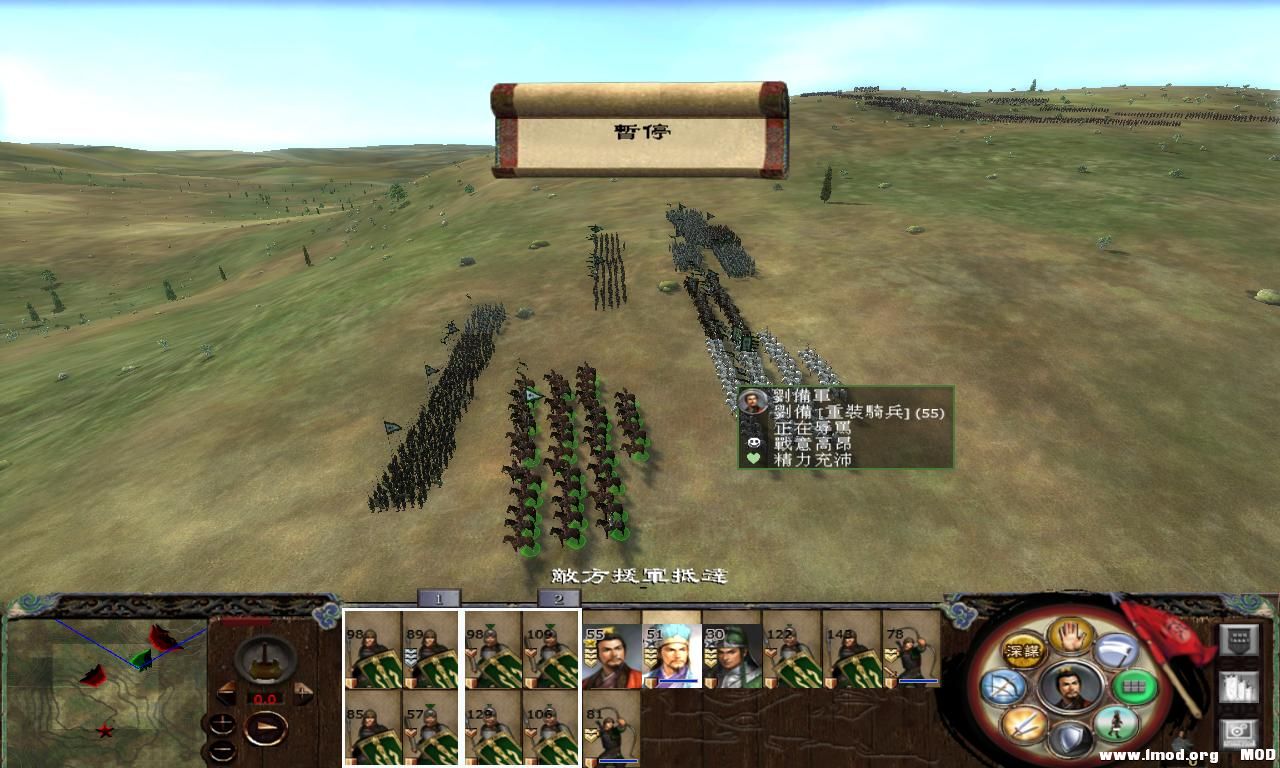This screenshot has height=768, width=1280.
Task: Select the green group formations grid icon
Action: coord(1131,687)
